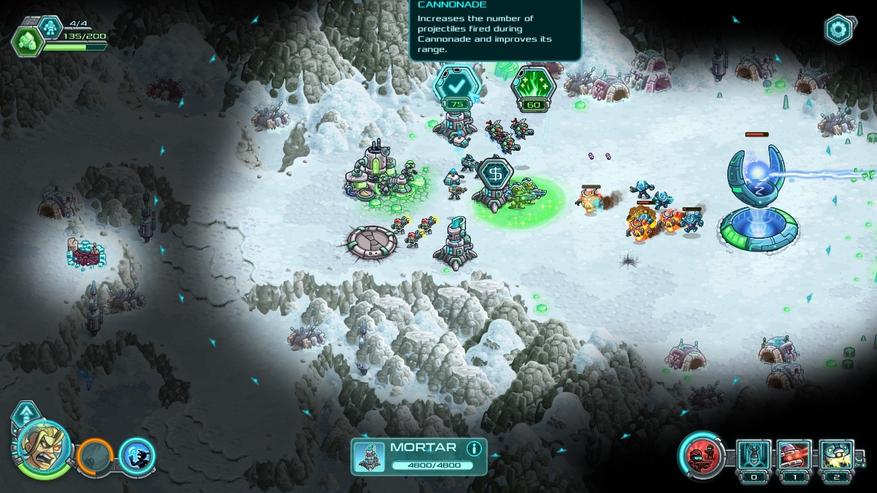Screen dimensions: 877x493
Task: Call reinforcements with the red soldier icon
Action: pyautogui.click(x=704, y=454)
